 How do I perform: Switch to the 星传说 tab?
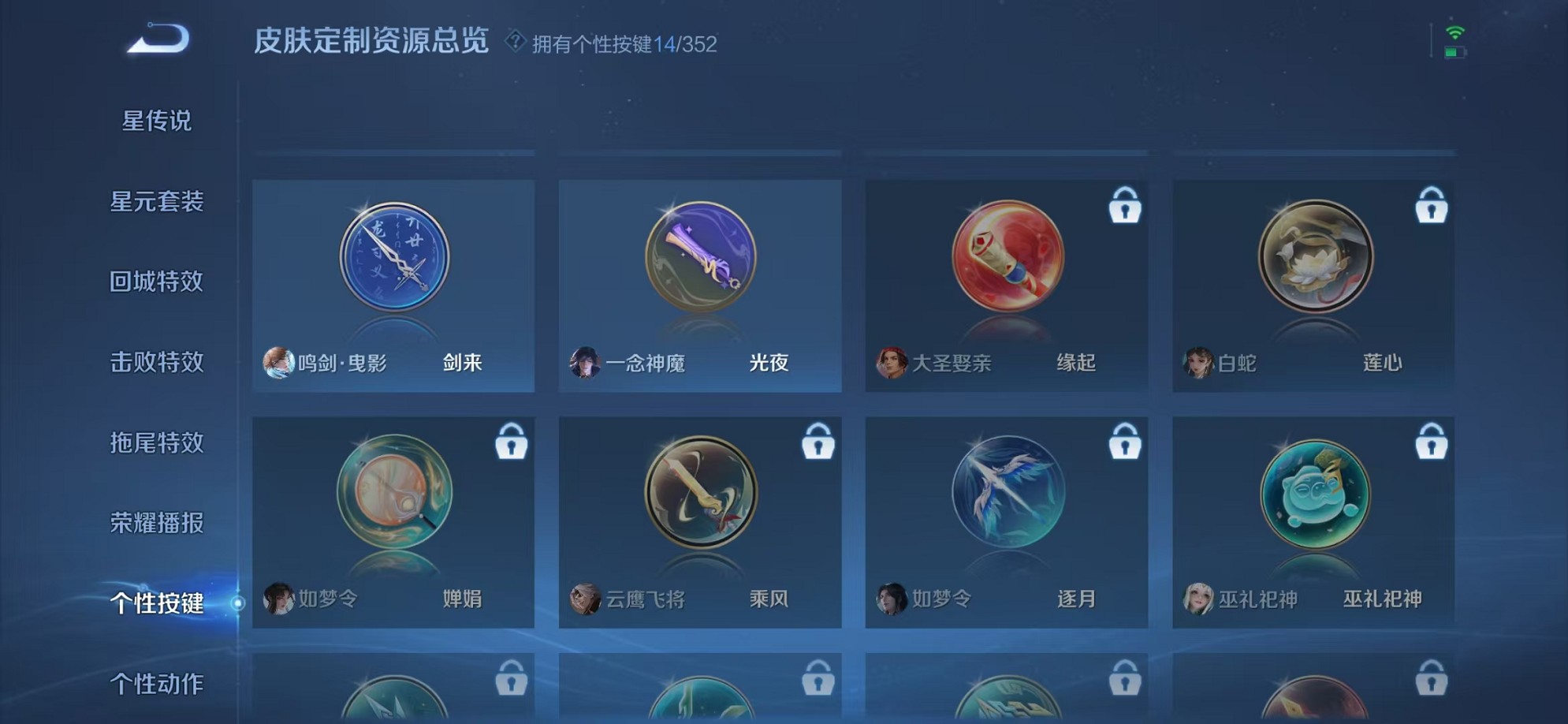(x=158, y=121)
